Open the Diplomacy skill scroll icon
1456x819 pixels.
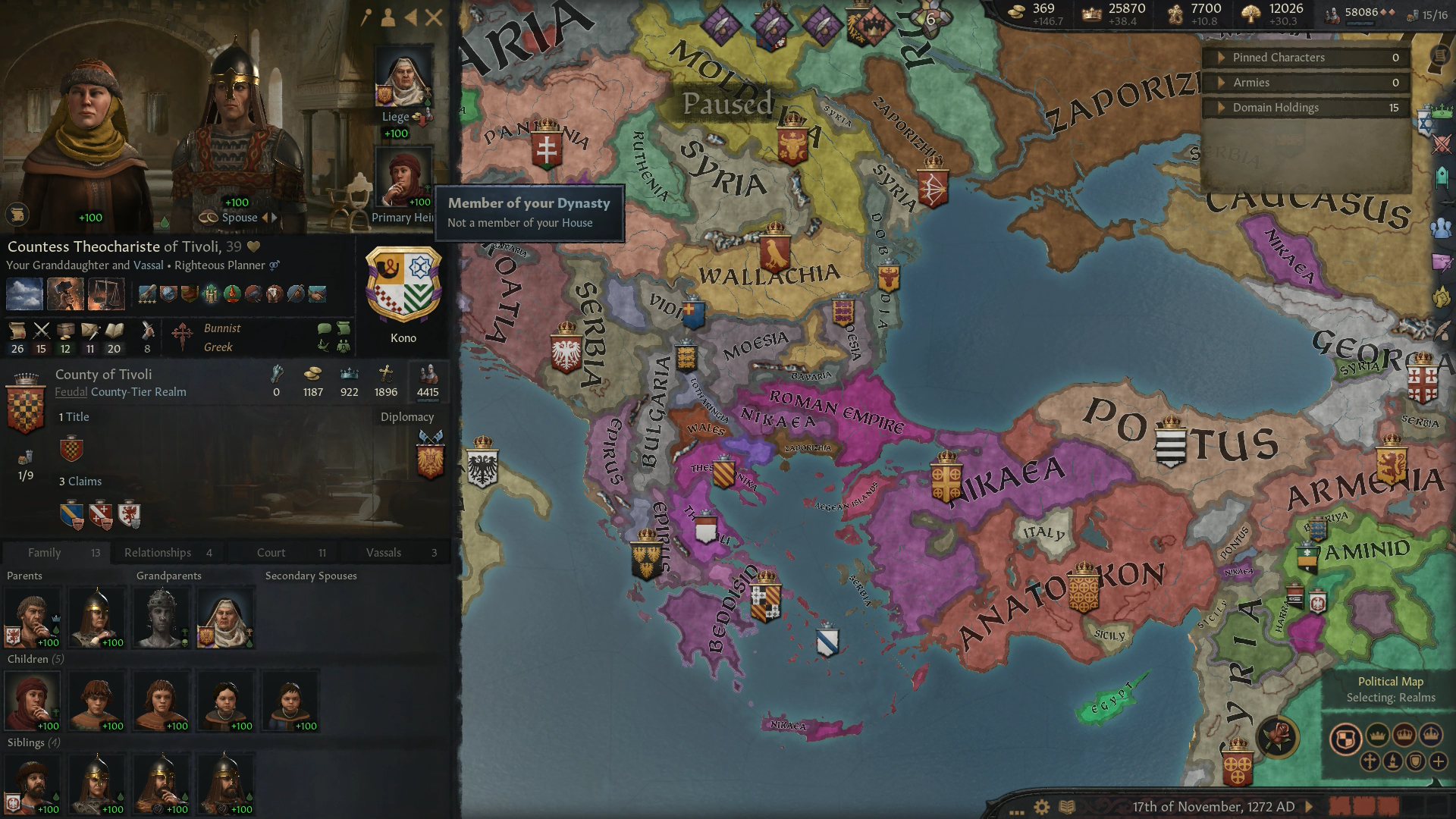[17, 328]
